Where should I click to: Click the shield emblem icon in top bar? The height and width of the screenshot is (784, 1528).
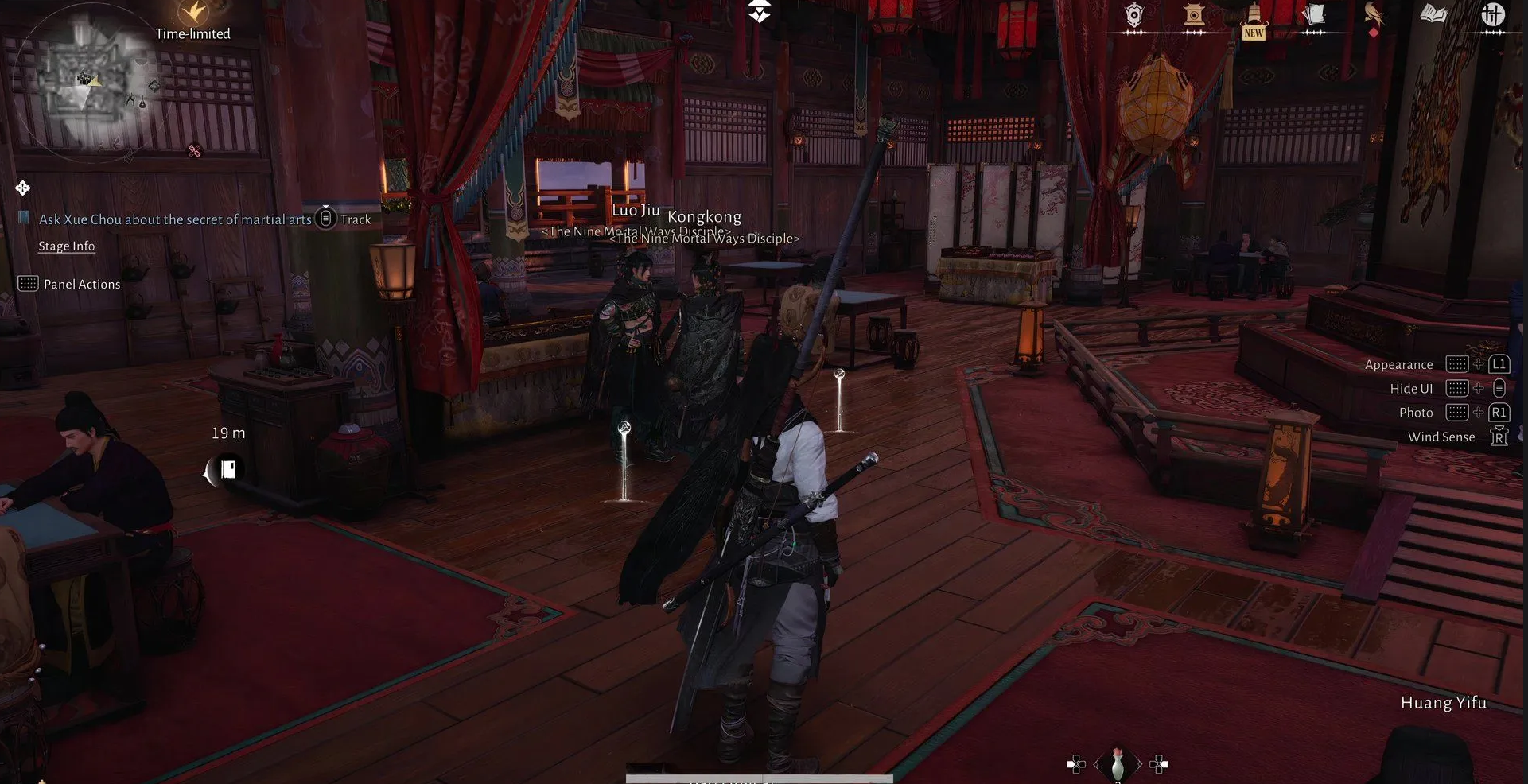(x=1134, y=15)
